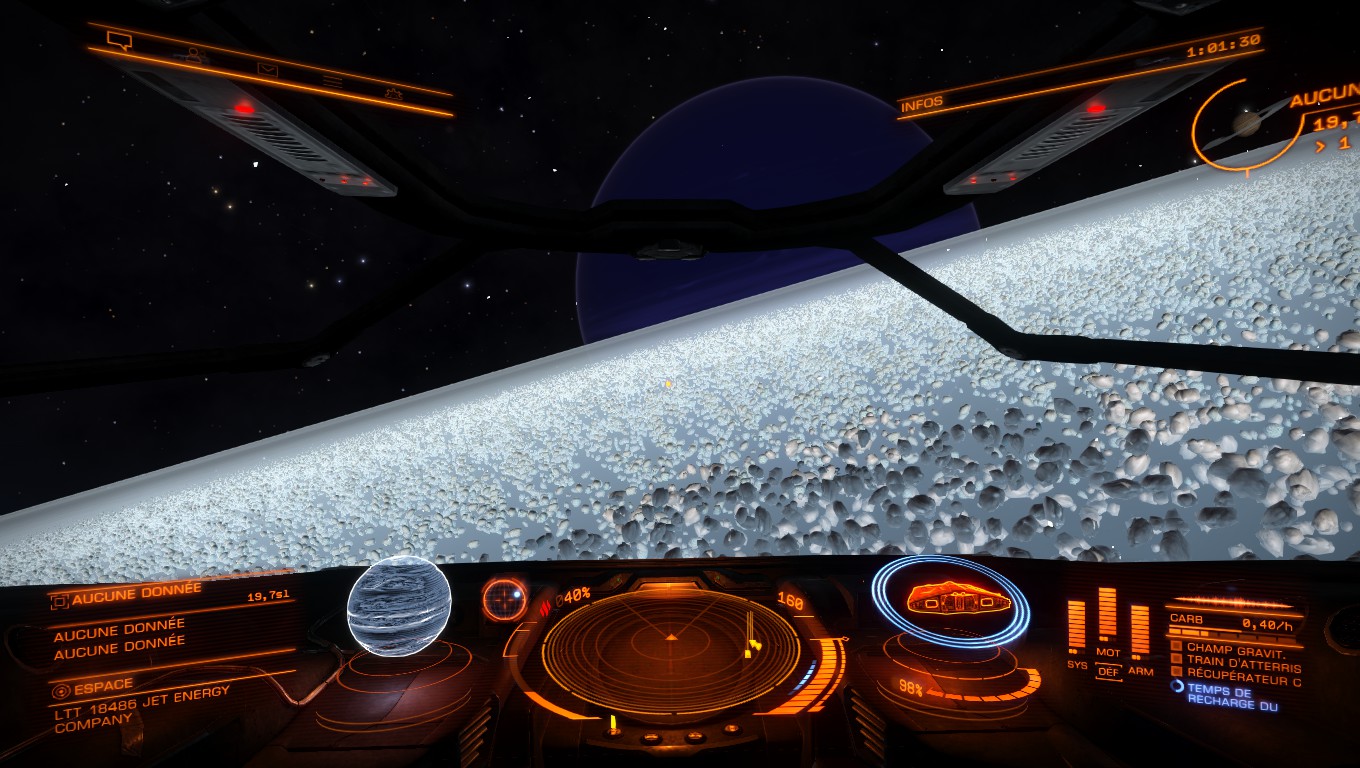This screenshot has width=1360, height=768.
Task: Select the DÉF power reset label
Action: (1108, 672)
